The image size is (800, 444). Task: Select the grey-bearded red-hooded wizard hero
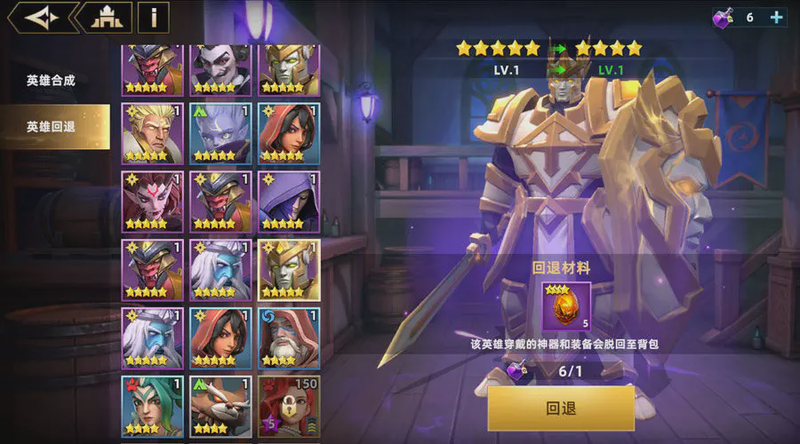point(288,338)
